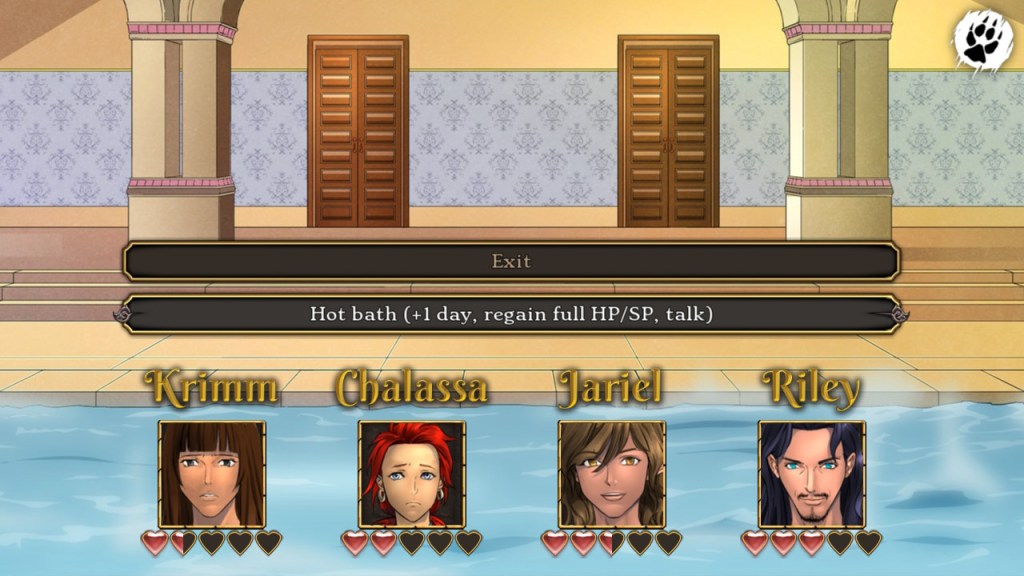Pick Chalassa's red-haired portrait
Screen dimensions: 1024x576
[x=412, y=473]
